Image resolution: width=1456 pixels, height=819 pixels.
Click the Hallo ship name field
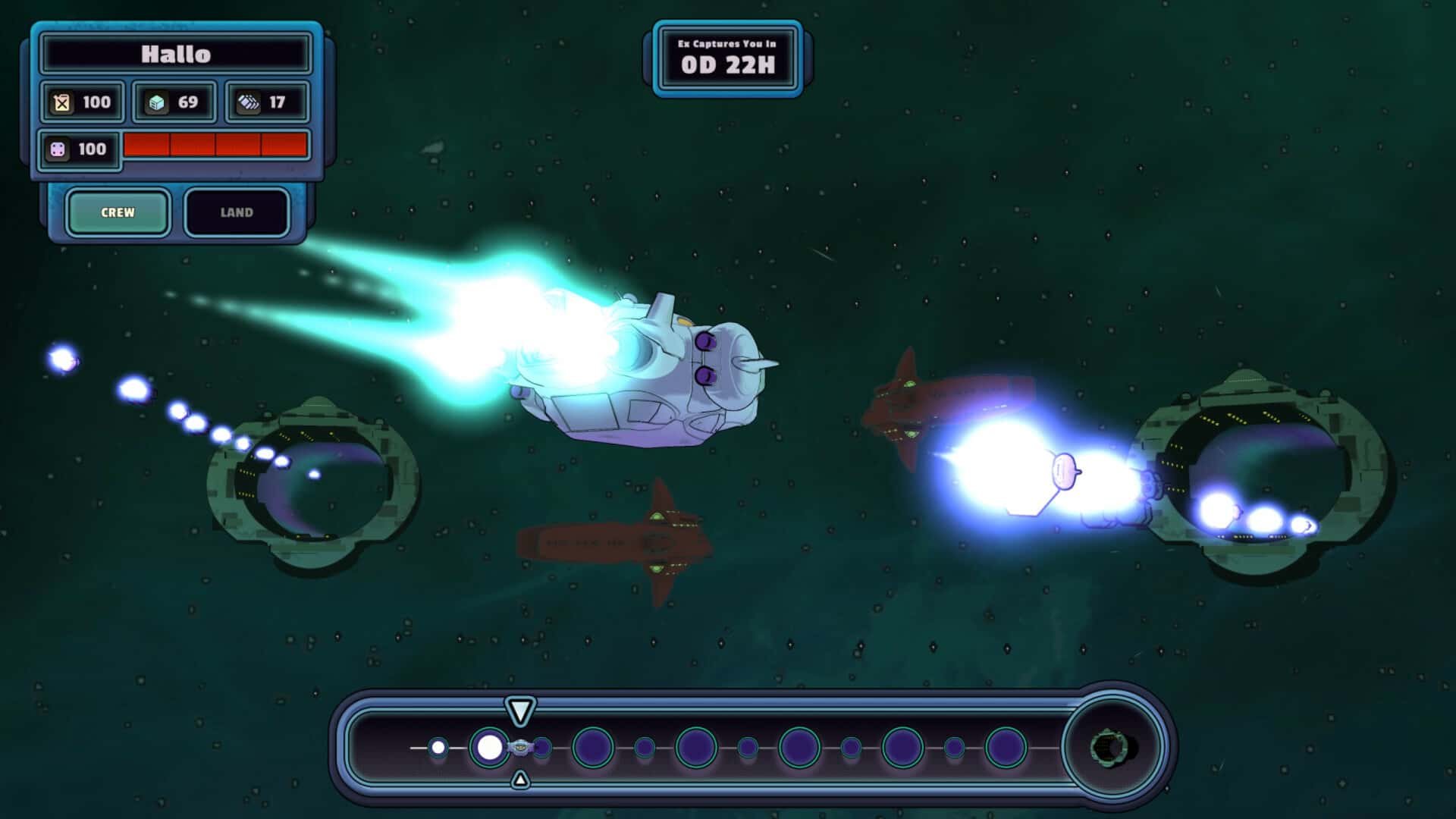(176, 54)
